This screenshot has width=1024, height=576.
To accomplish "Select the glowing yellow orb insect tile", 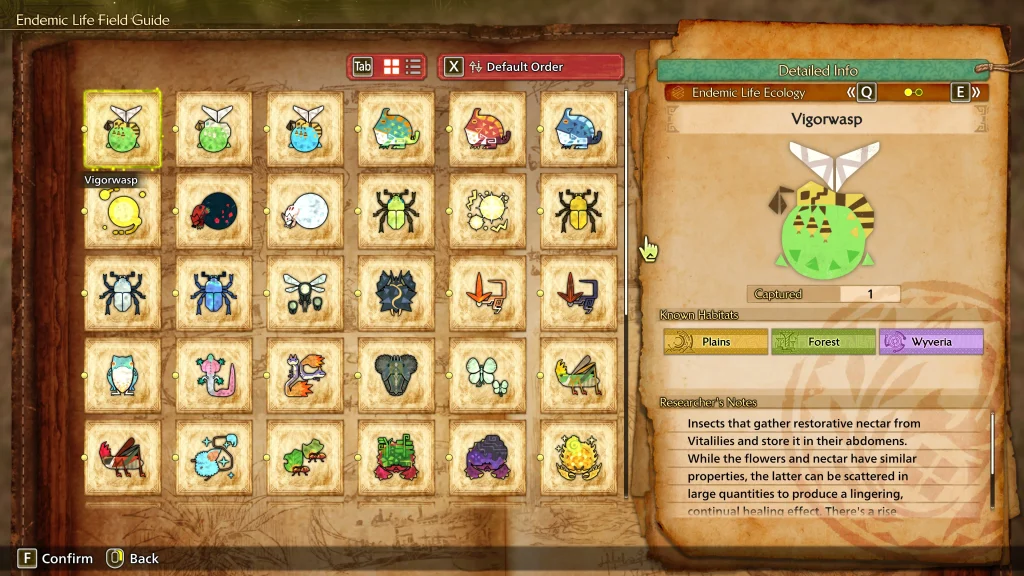I will click(x=122, y=212).
